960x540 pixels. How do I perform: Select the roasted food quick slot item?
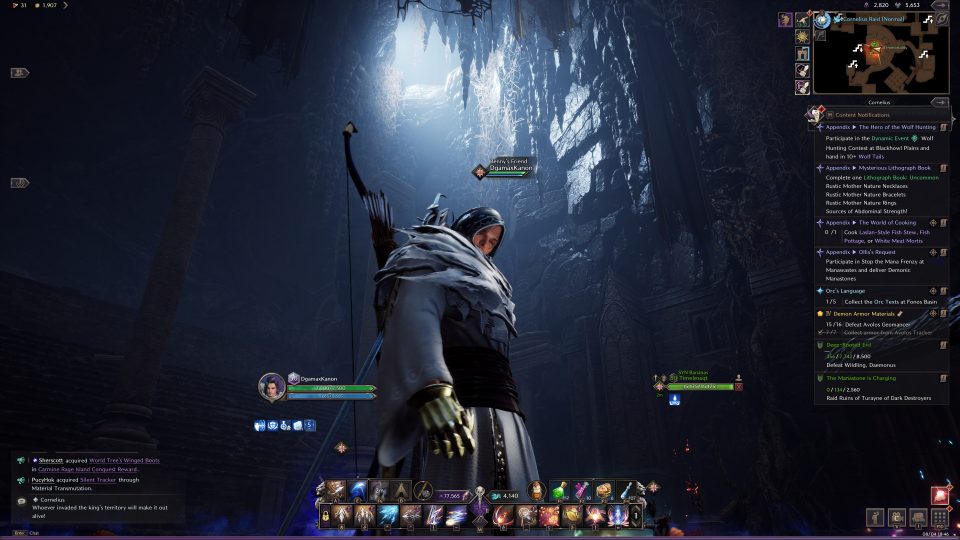[604, 490]
